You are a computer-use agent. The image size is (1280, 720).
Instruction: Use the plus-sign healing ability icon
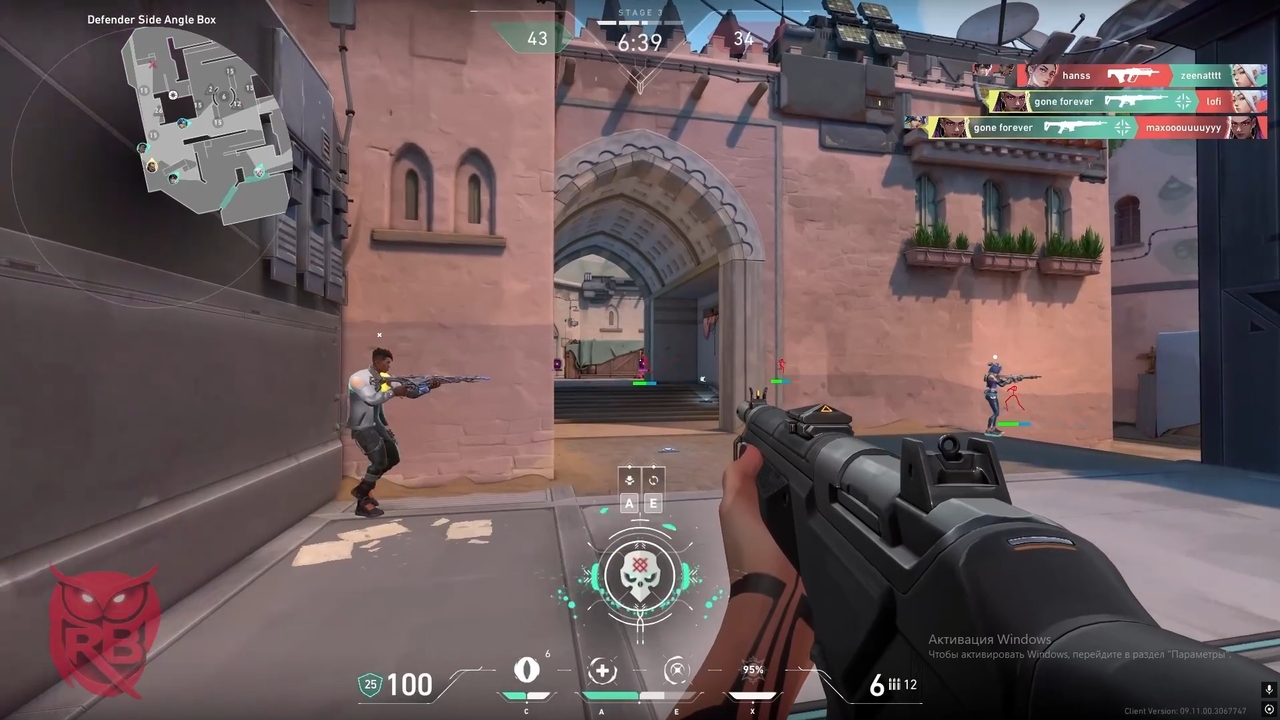(x=601, y=672)
